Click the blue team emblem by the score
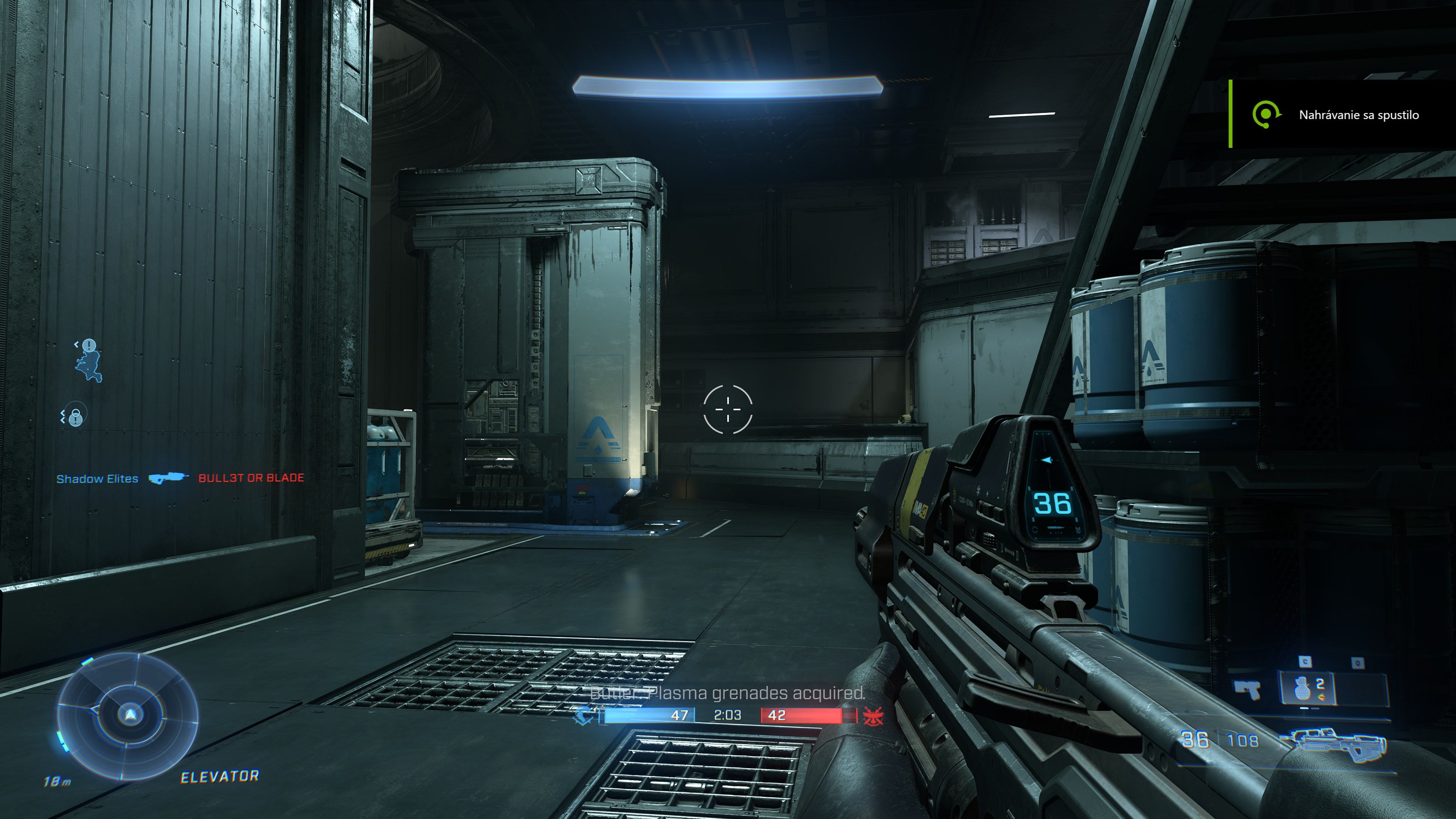Screen dimensions: 1456x819 pos(583,716)
